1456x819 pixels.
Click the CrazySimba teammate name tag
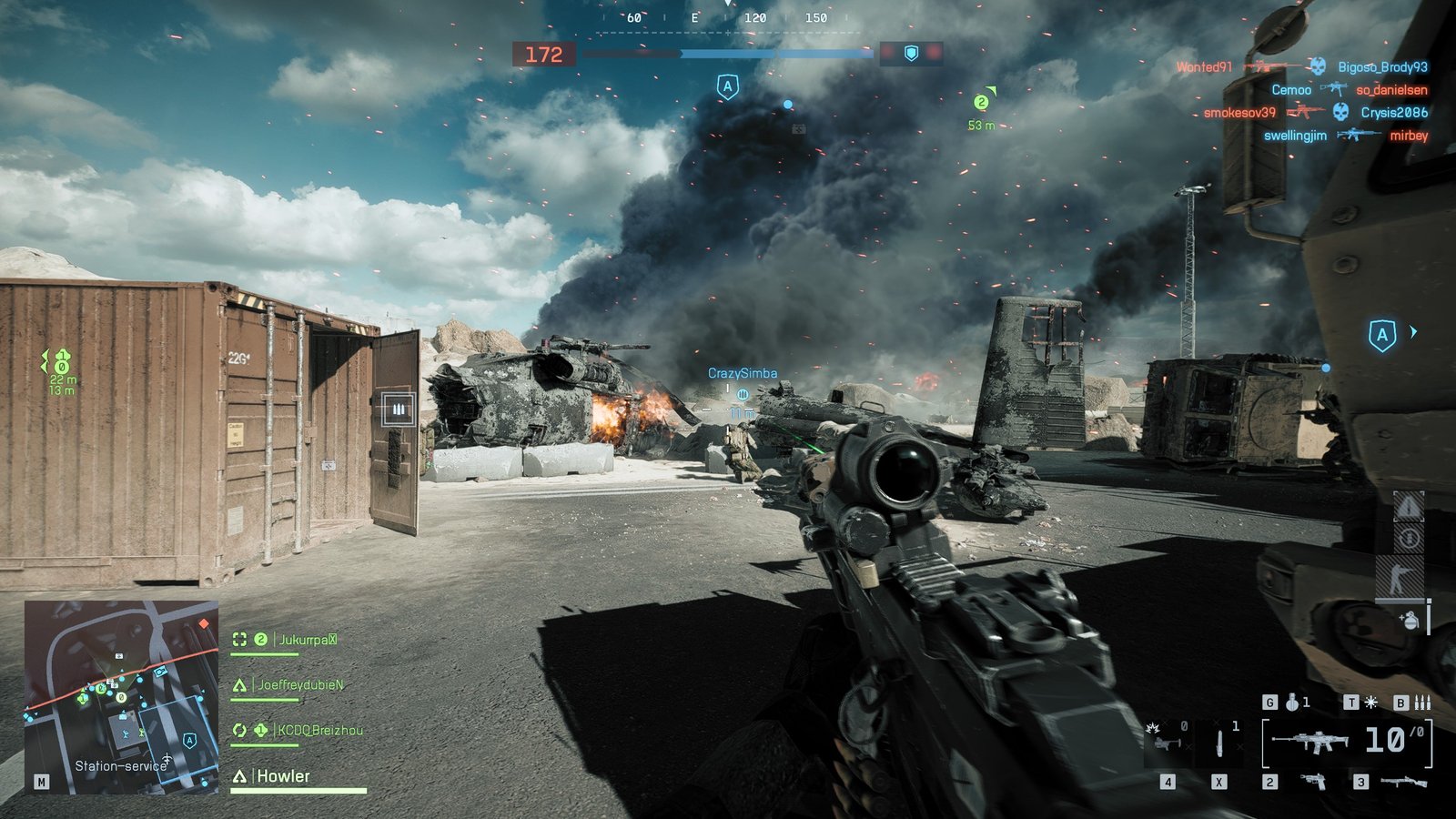(x=743, y=373)
